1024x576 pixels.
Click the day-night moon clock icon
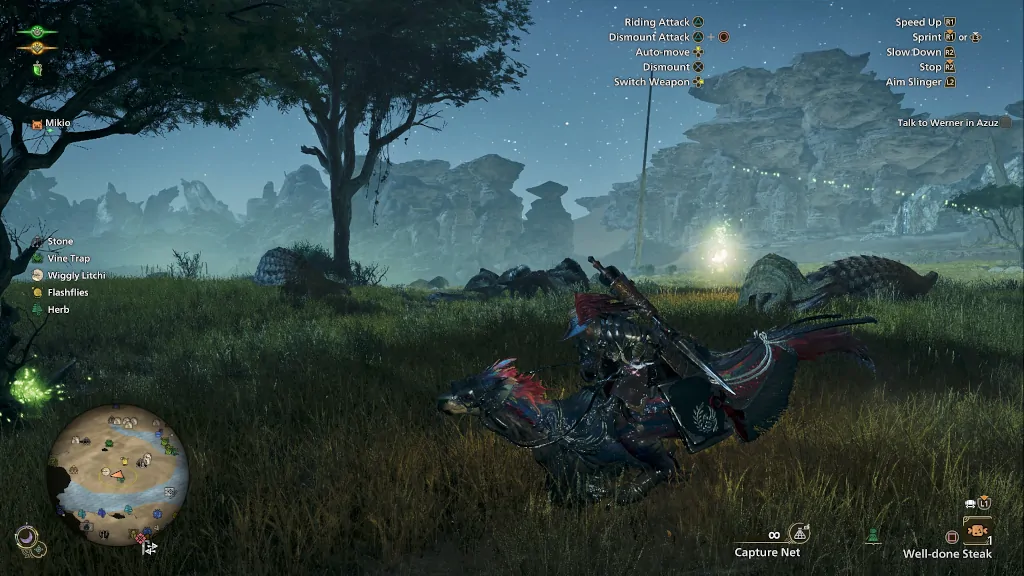coord(26,539)
